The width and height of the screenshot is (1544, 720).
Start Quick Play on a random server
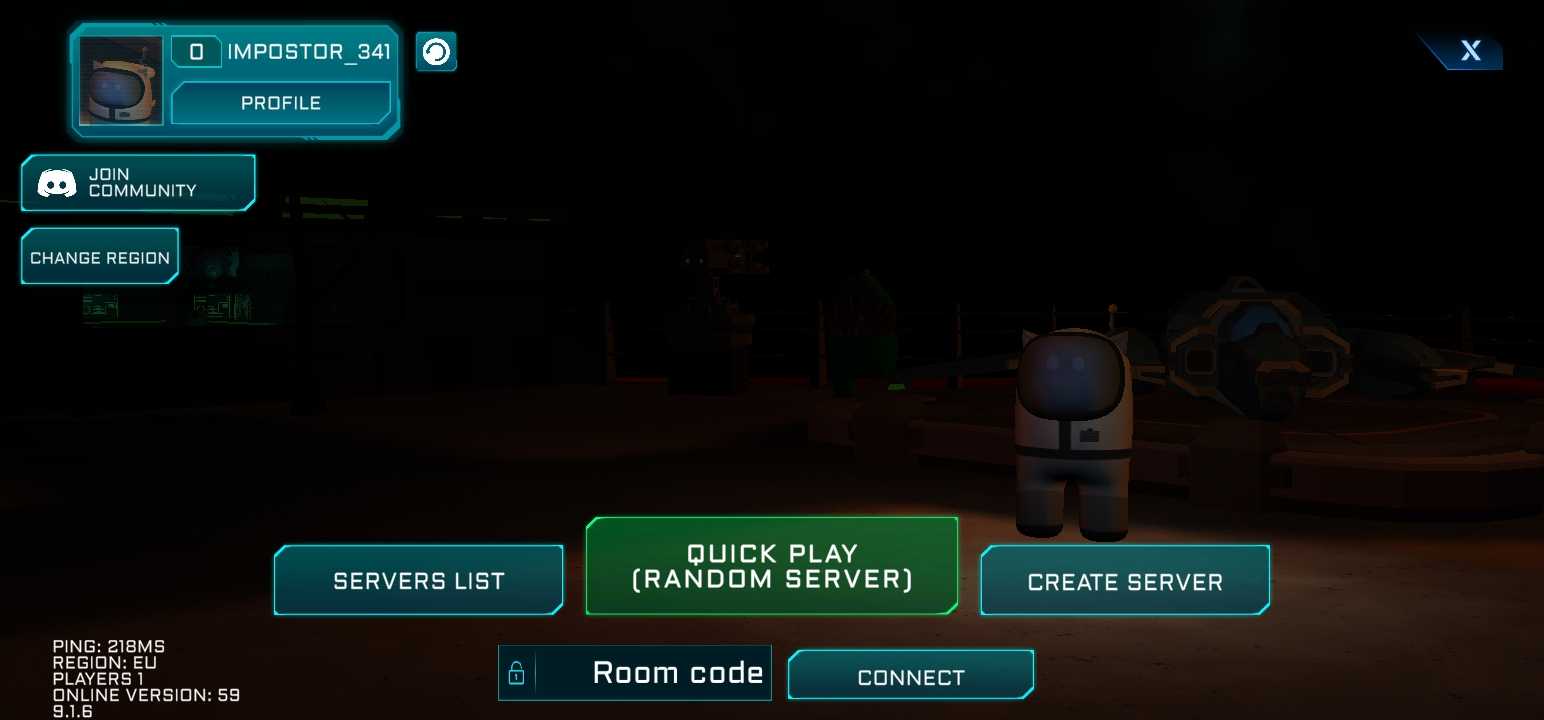tap(772, 566)
